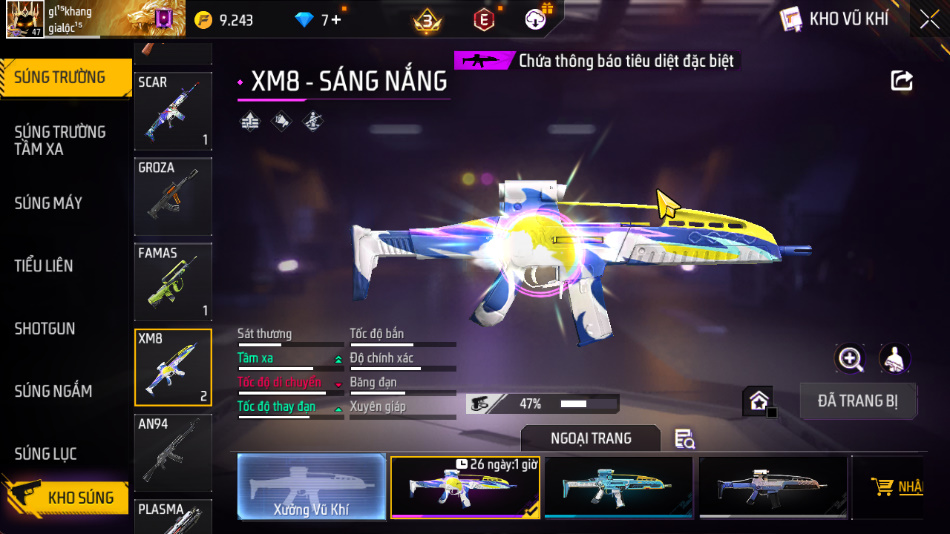
Task: Choose the Tiểu Liên category
Action: pyautogui.click(x=44, y=266)
